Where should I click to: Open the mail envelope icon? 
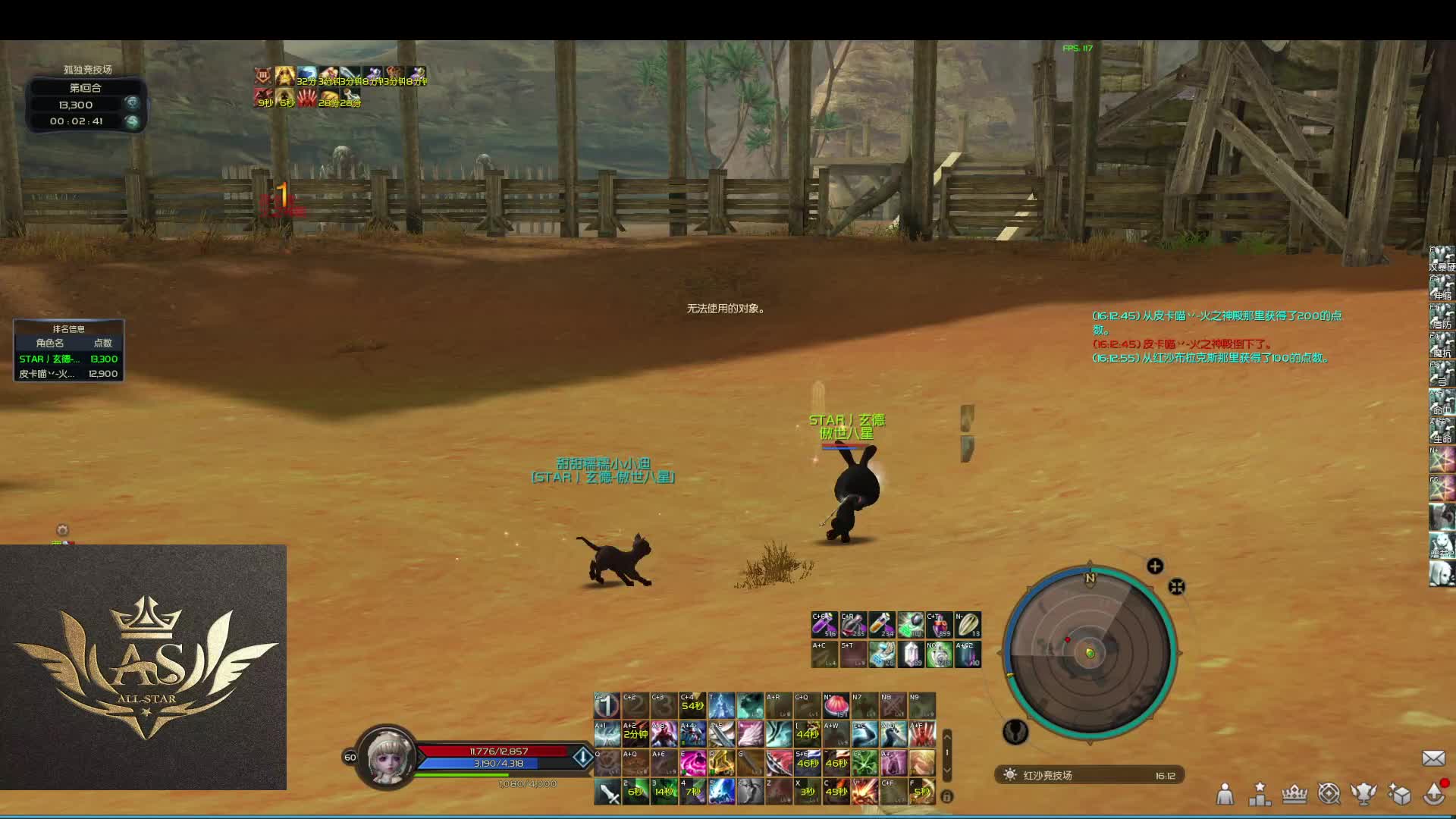pos(1432,758)
